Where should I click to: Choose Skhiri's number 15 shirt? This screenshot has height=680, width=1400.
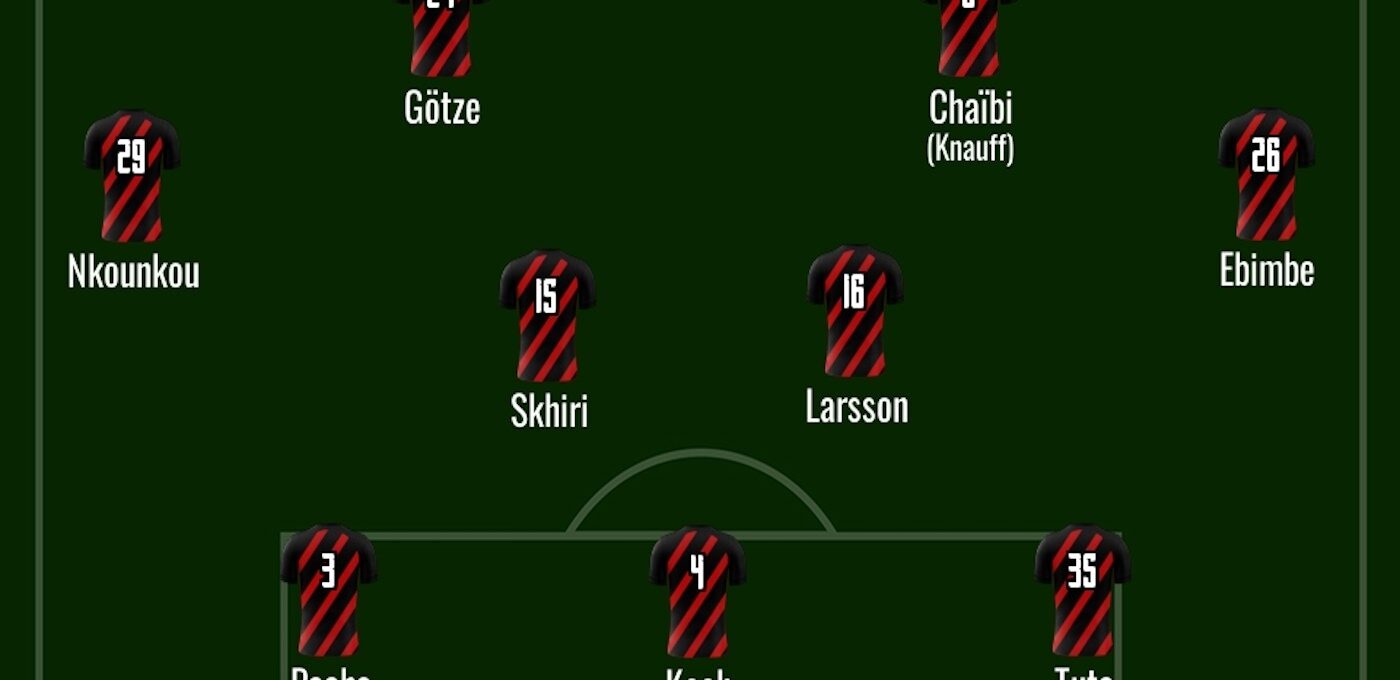[547, 315]
